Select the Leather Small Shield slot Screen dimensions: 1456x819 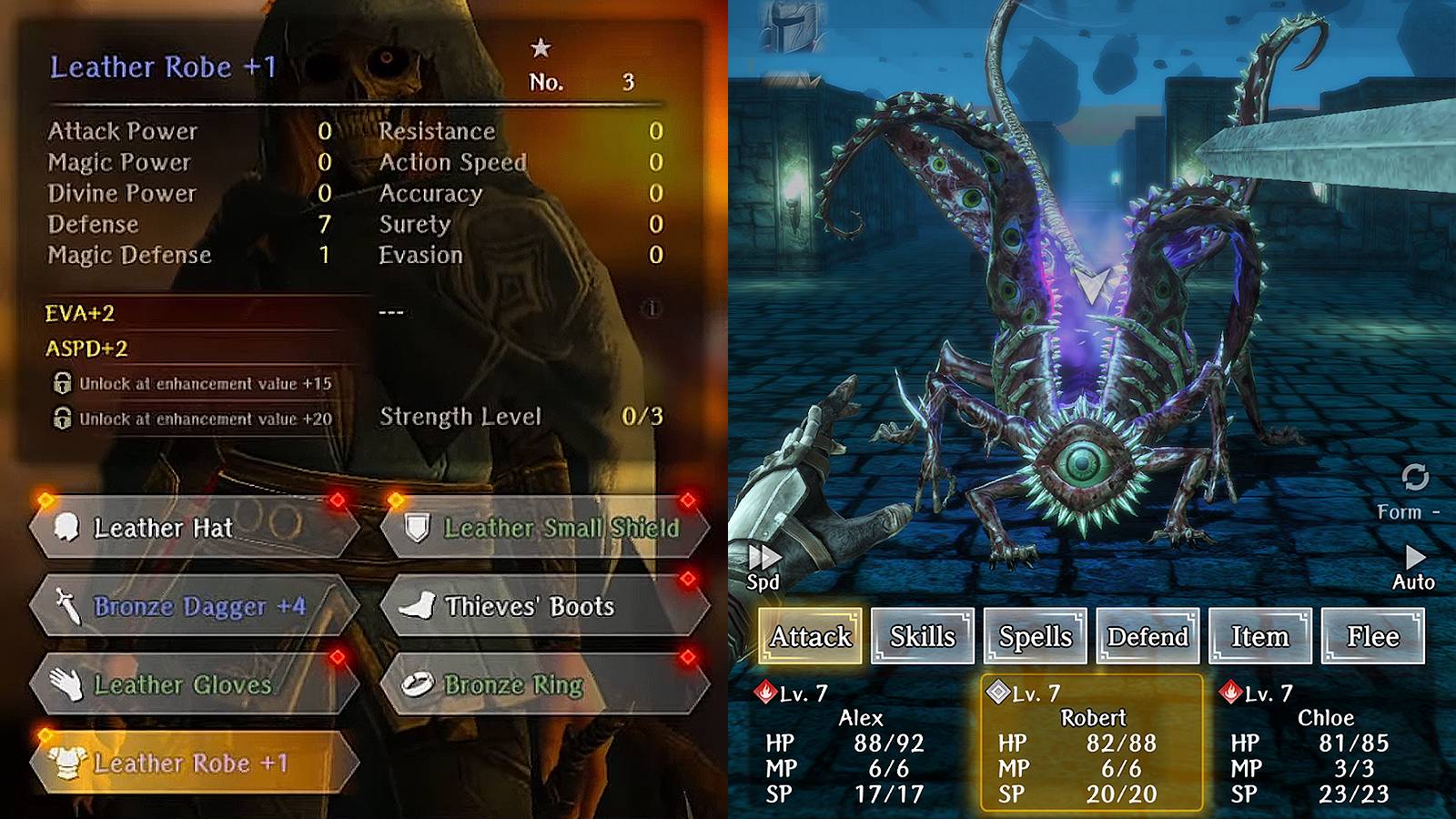(x=544, y=528)
